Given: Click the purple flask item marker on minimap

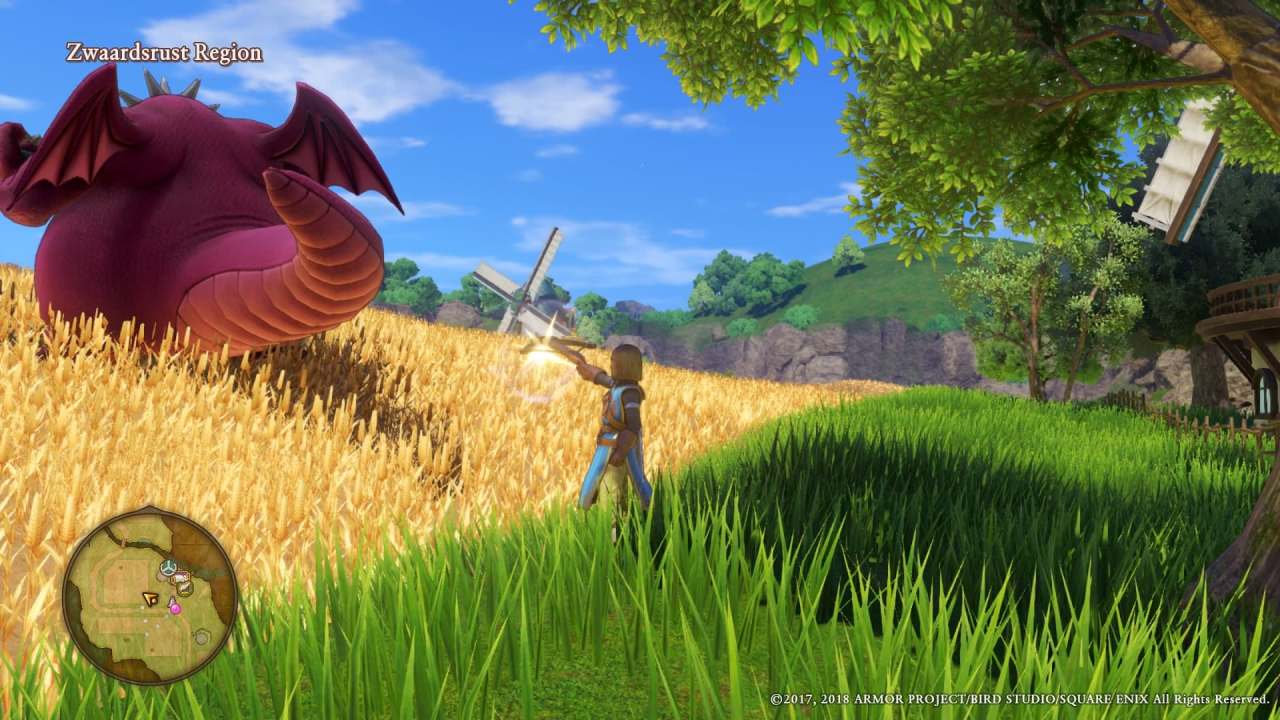Looking at the screenshot, I should [175, 608].
